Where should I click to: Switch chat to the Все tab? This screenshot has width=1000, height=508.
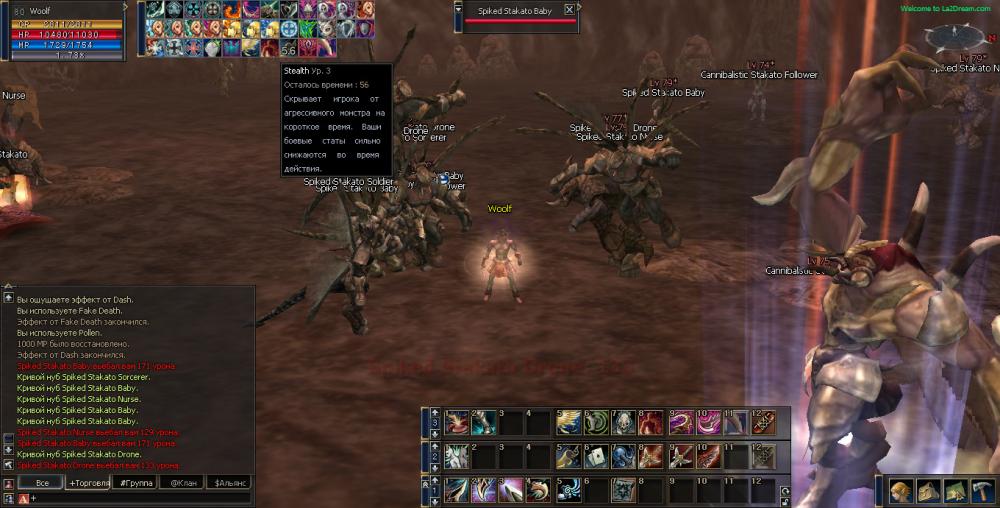(41, 482)
